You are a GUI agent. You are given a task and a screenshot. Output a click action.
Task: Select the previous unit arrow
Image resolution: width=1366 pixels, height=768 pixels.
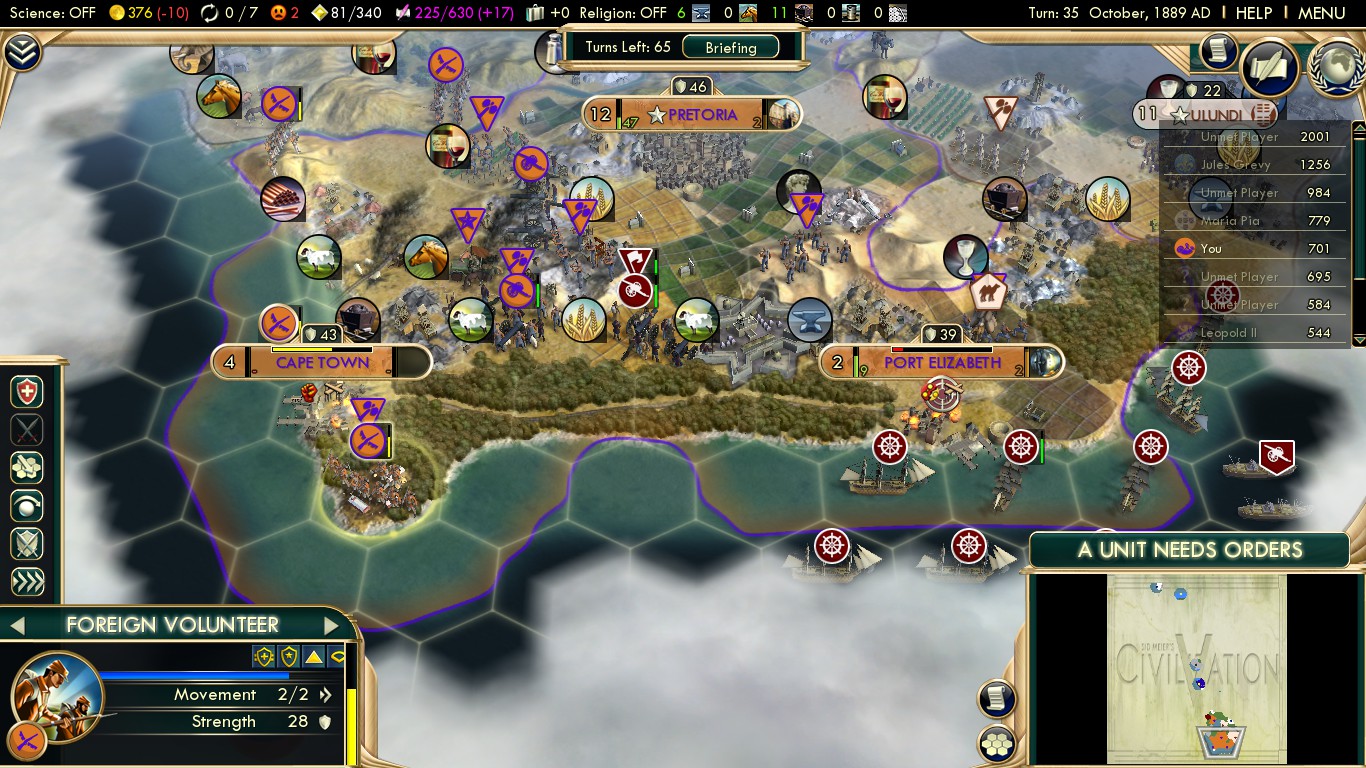tap(17, 626)
